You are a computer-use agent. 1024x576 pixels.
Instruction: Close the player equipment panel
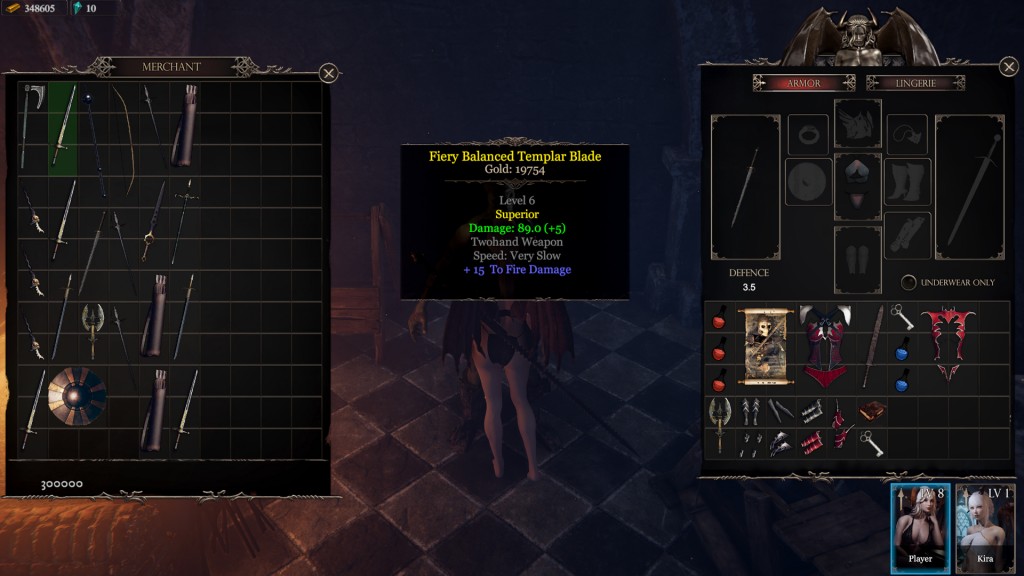click(1008, 68)
